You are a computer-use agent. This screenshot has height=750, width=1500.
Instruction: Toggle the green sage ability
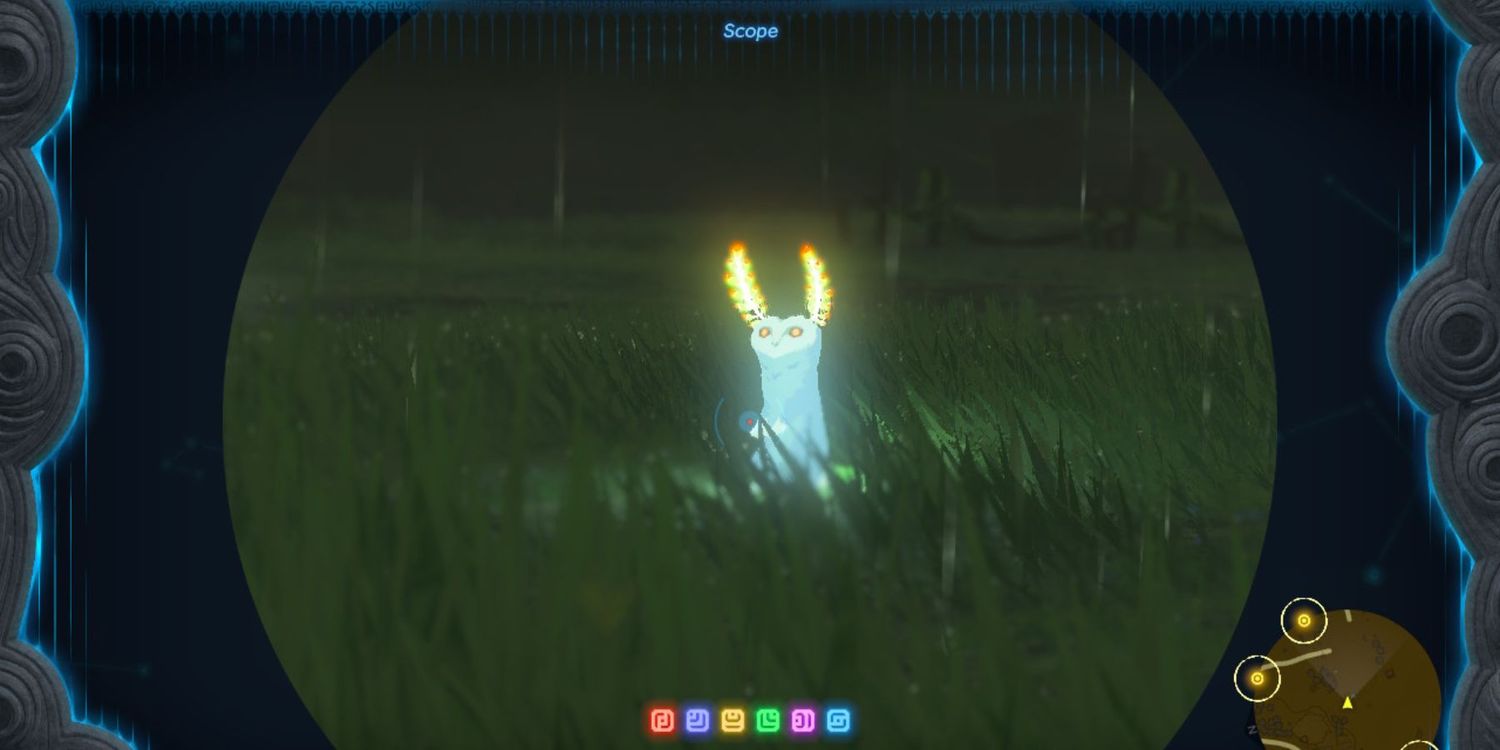(x=768, y=720)
